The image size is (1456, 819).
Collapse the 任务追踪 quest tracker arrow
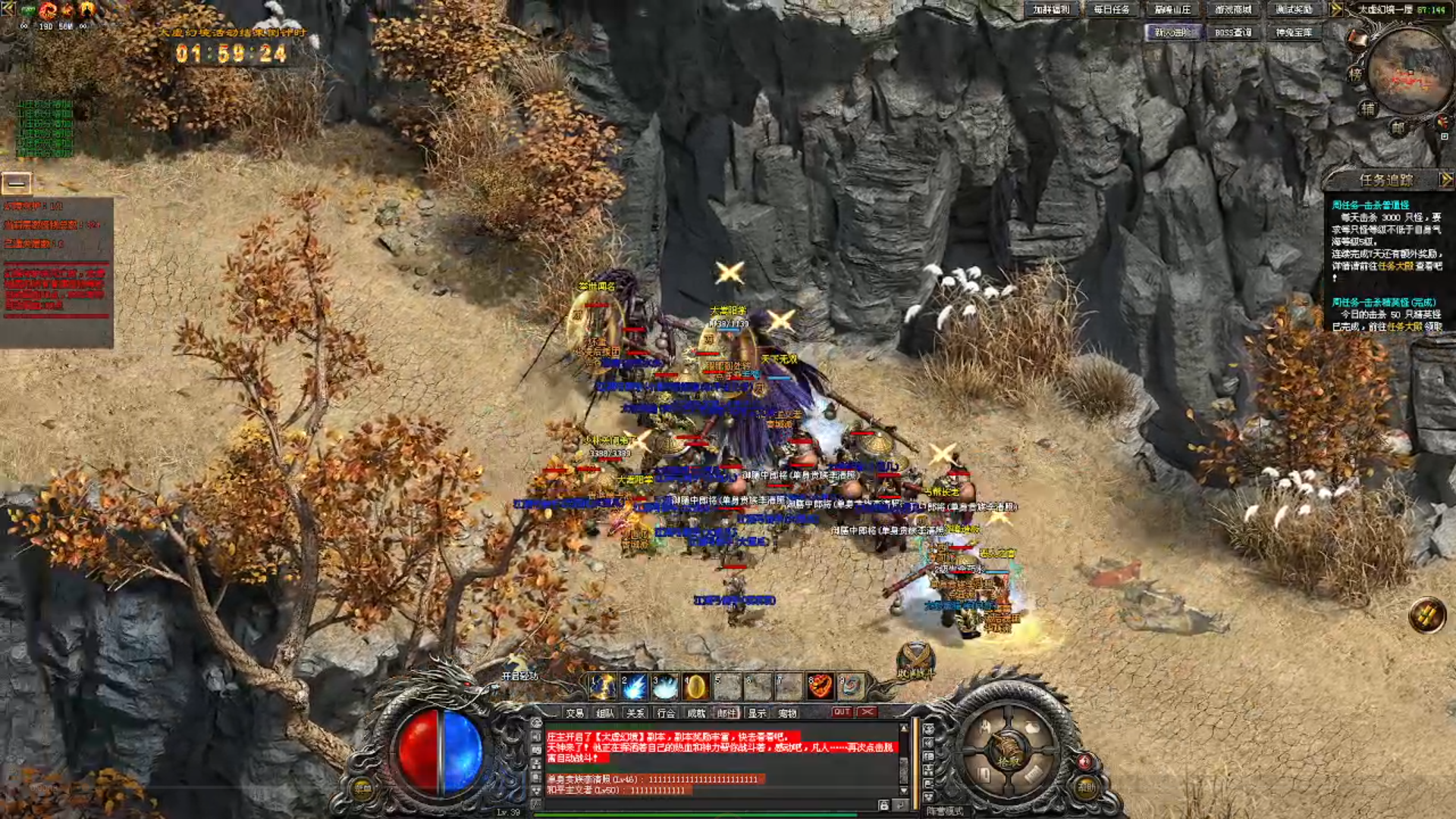pos(1445,180)
